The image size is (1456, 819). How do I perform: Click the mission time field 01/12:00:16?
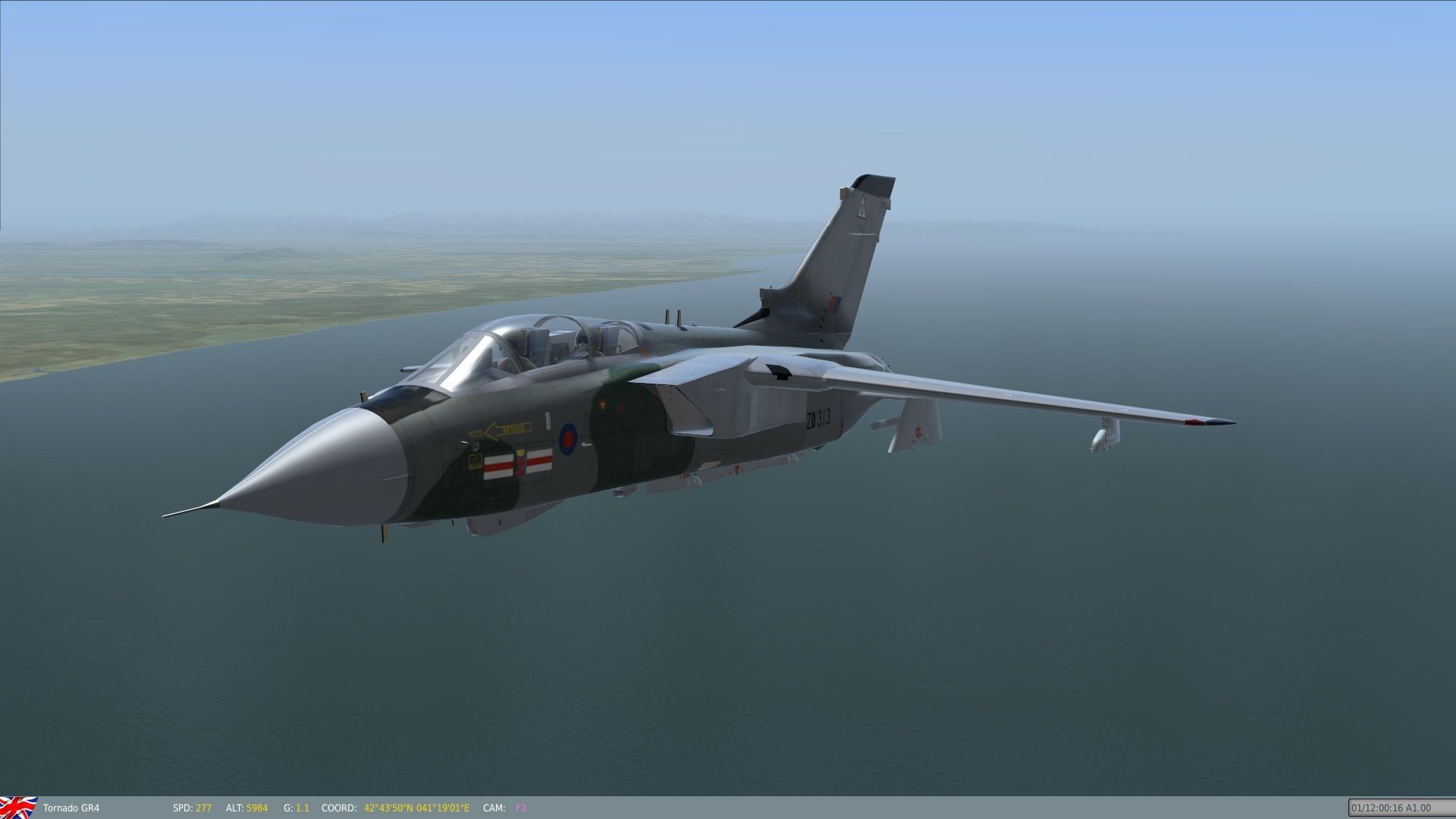click(x=1407, y=808)
